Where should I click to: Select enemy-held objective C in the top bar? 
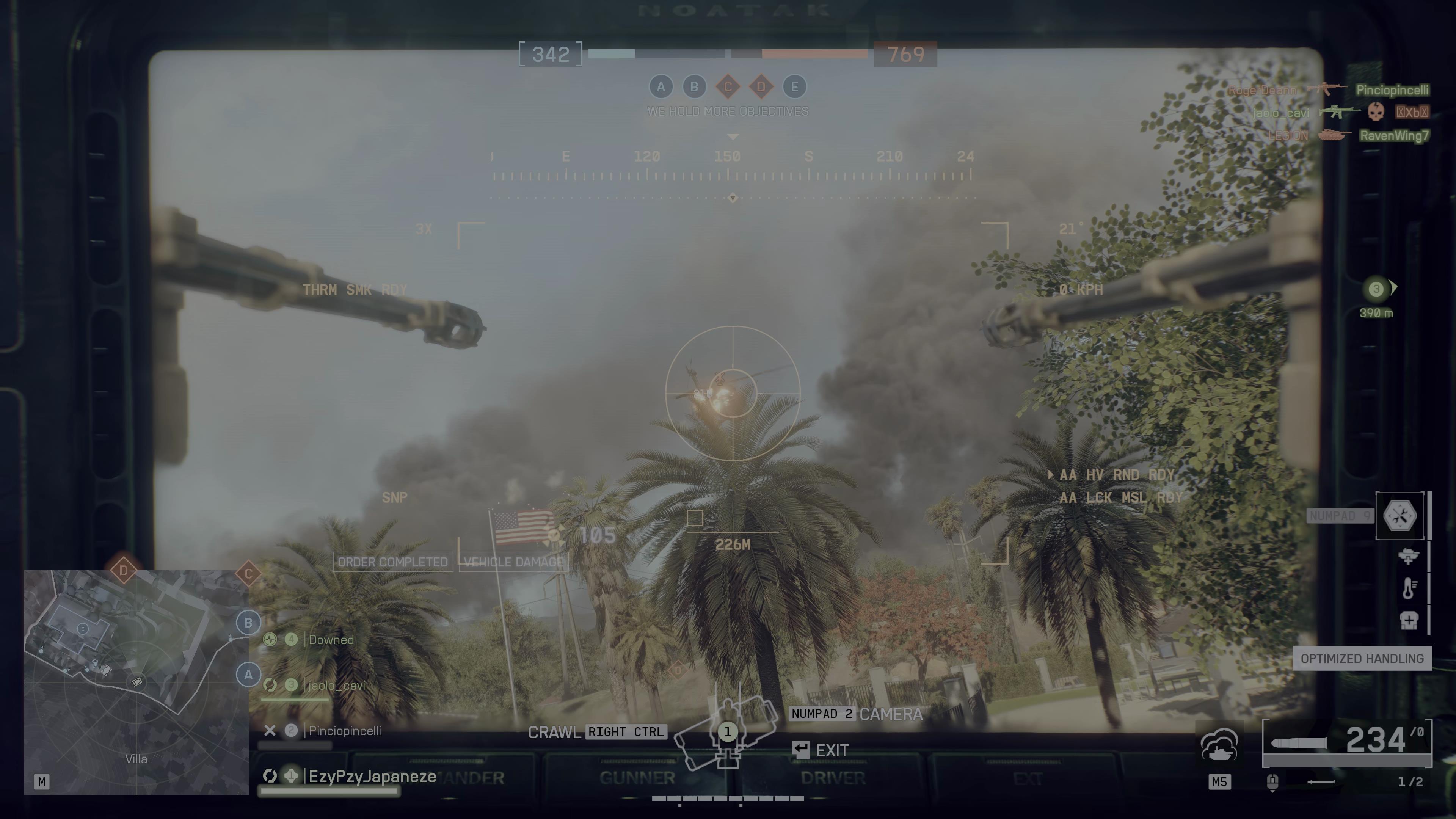coord(728,87)
